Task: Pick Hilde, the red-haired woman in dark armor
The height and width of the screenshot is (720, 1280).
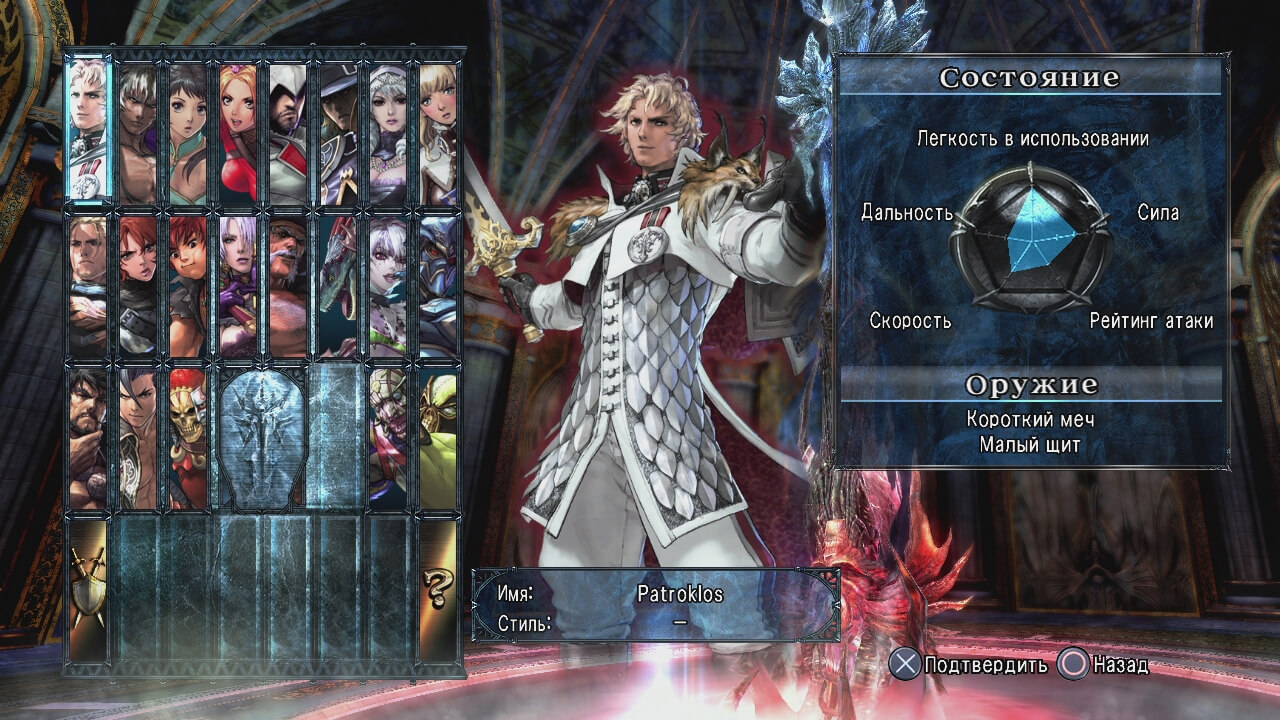Action: click(x=139, y=286)
